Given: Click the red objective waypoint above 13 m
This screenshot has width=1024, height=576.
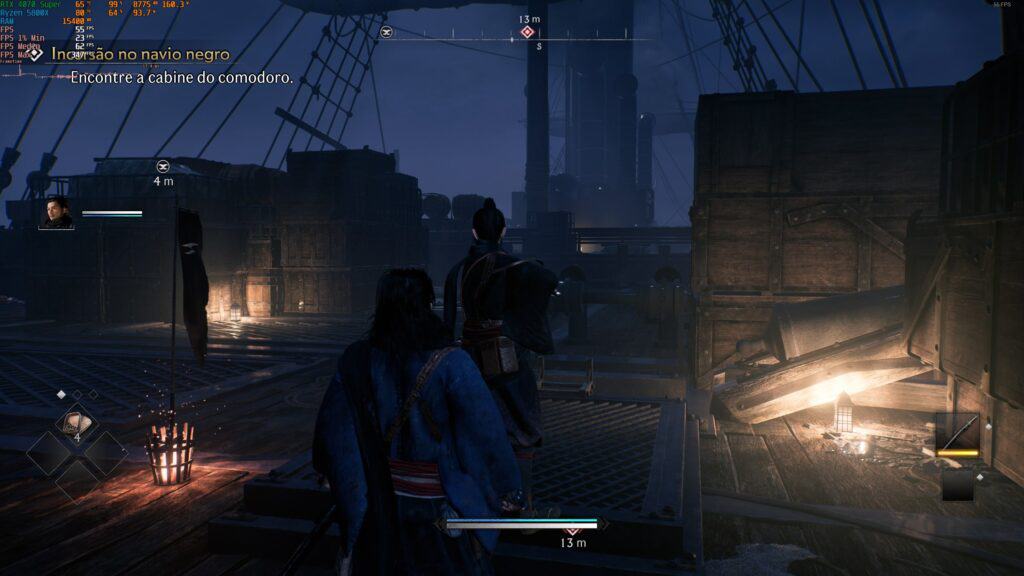Looking at the screenshot, I should point(573,530).
